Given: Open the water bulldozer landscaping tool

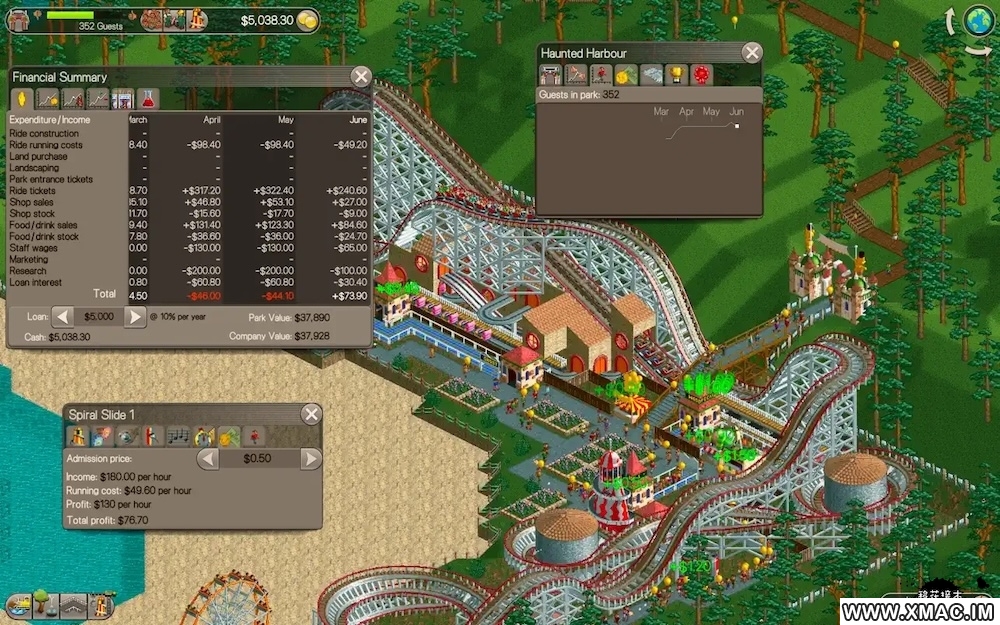Looking at the screenshot, I should click(x=18, y=604).
